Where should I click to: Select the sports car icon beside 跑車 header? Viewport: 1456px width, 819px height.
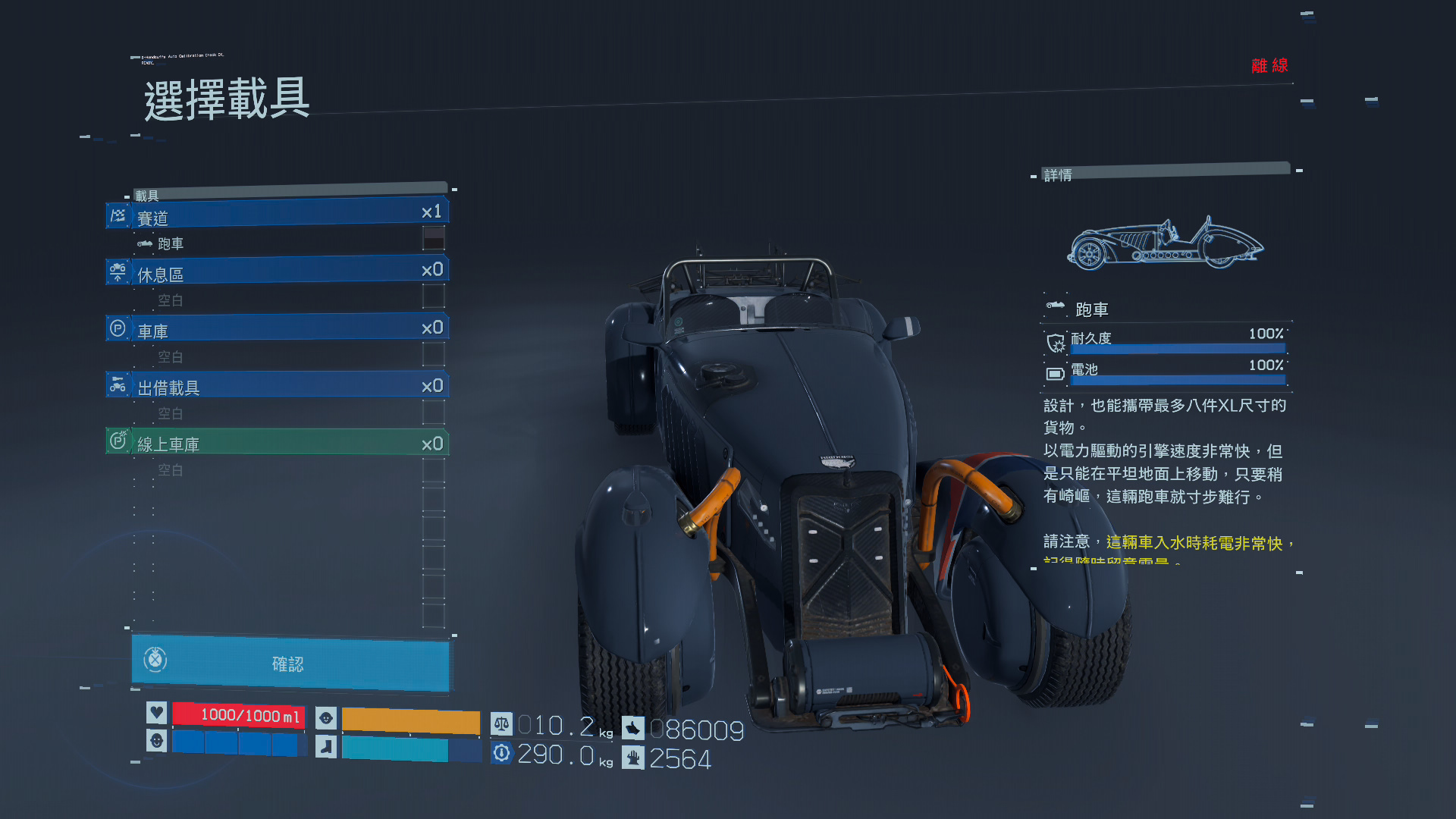(x=1054, y=306)
